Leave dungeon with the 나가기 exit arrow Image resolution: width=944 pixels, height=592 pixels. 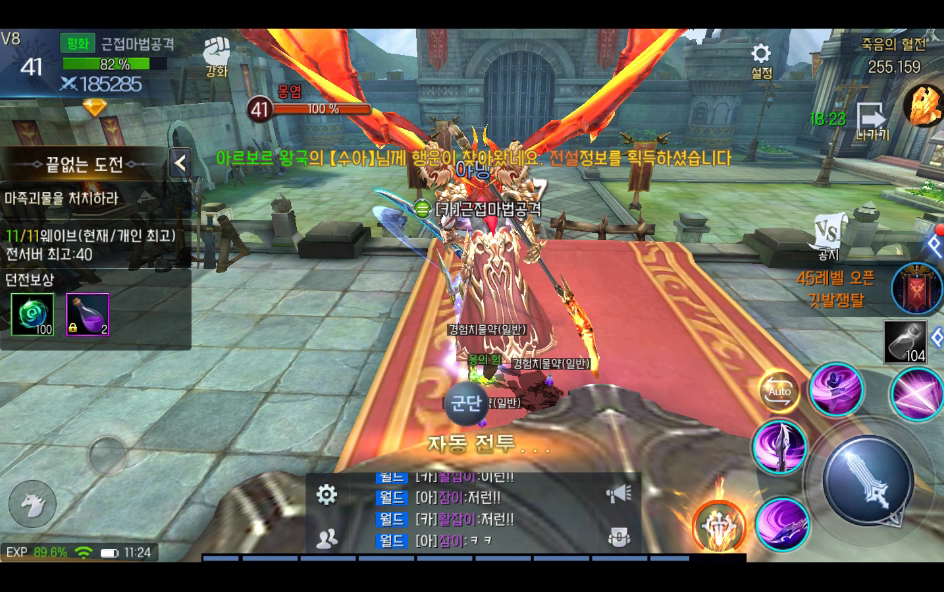[x=870, y=119]
